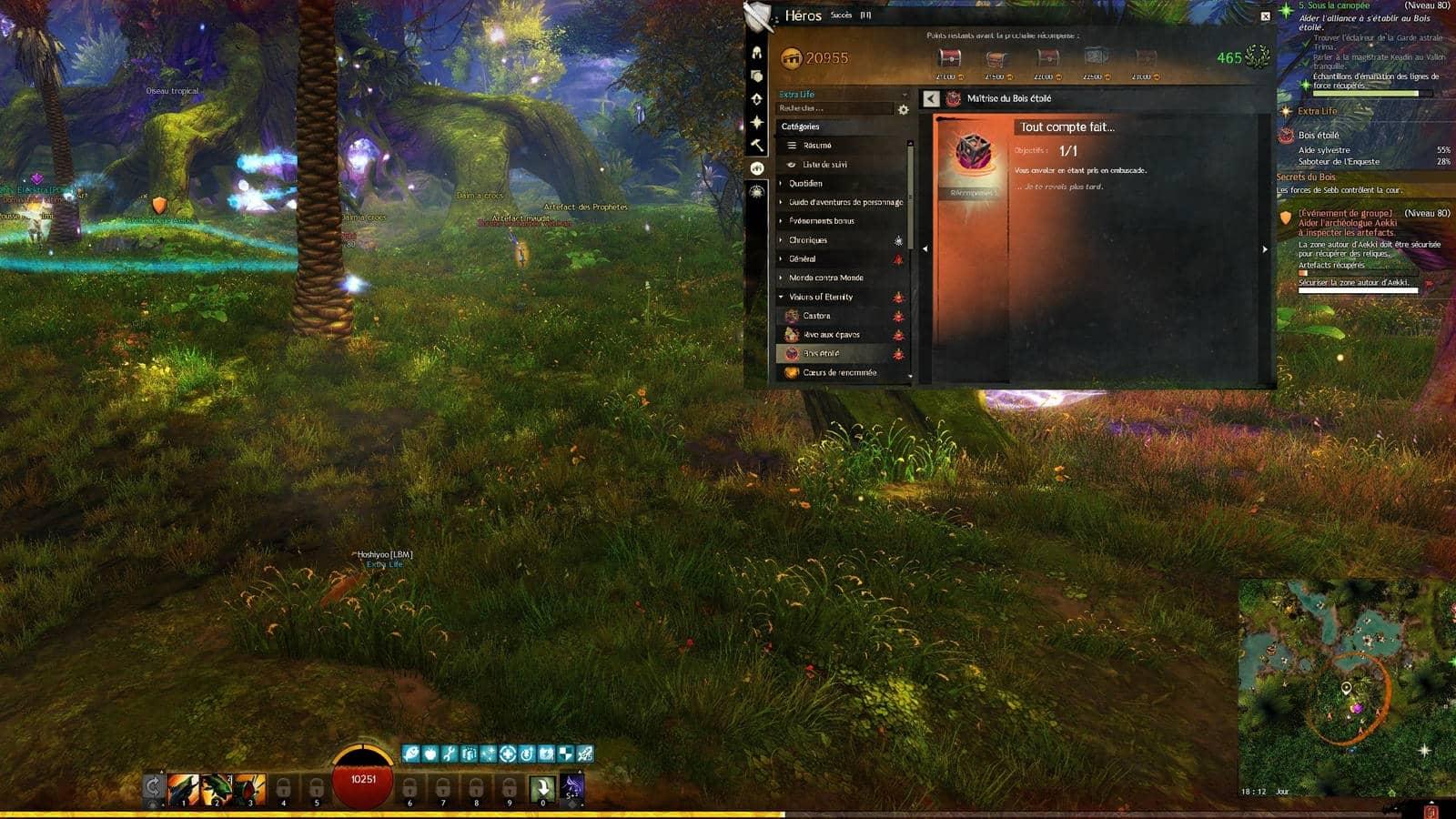Close the Héros panel
This screenshot has height=819, width=1456.
point(1265,16)
